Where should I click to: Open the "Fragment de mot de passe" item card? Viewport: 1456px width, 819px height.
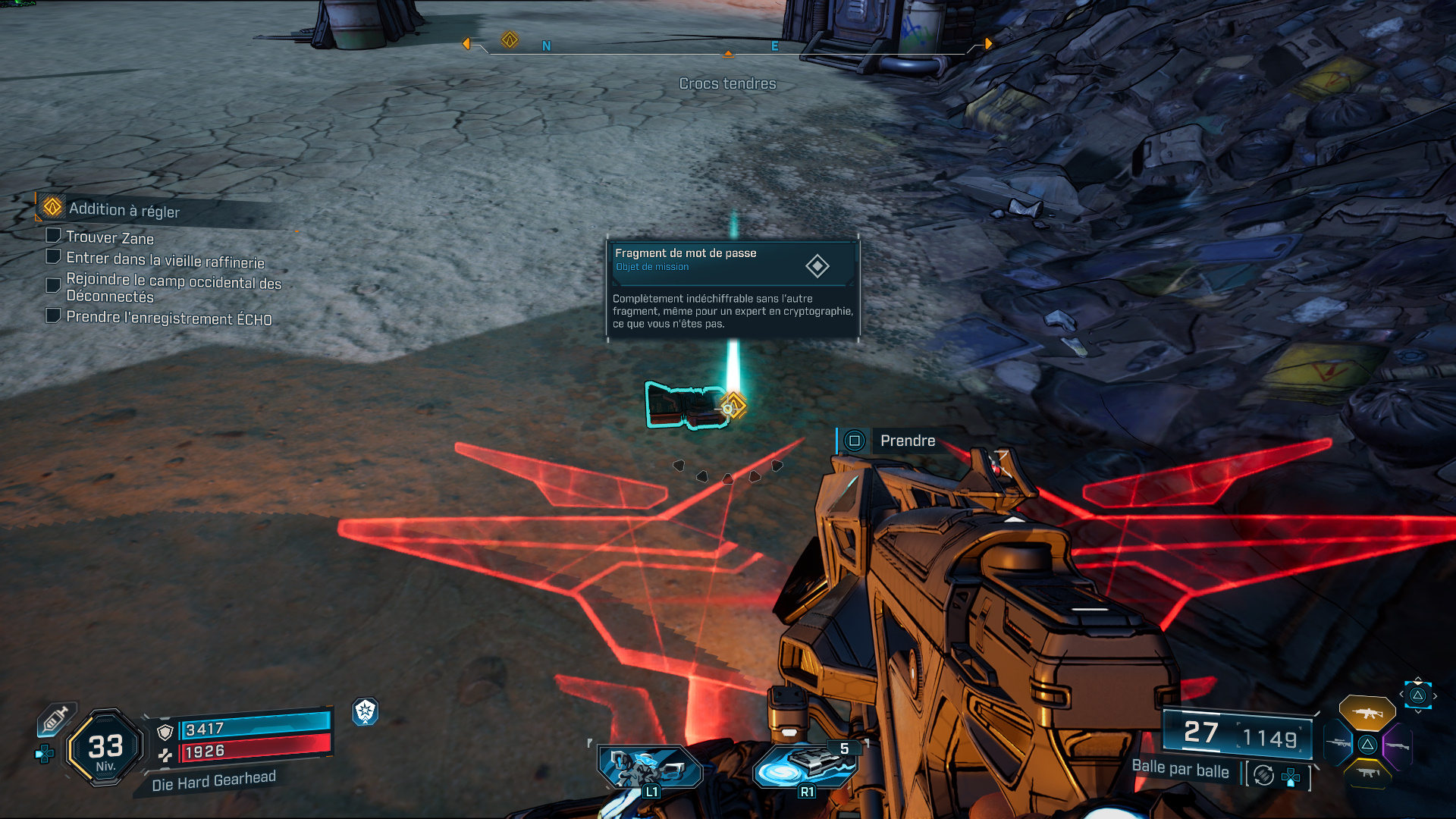click(x=733, y=288)
